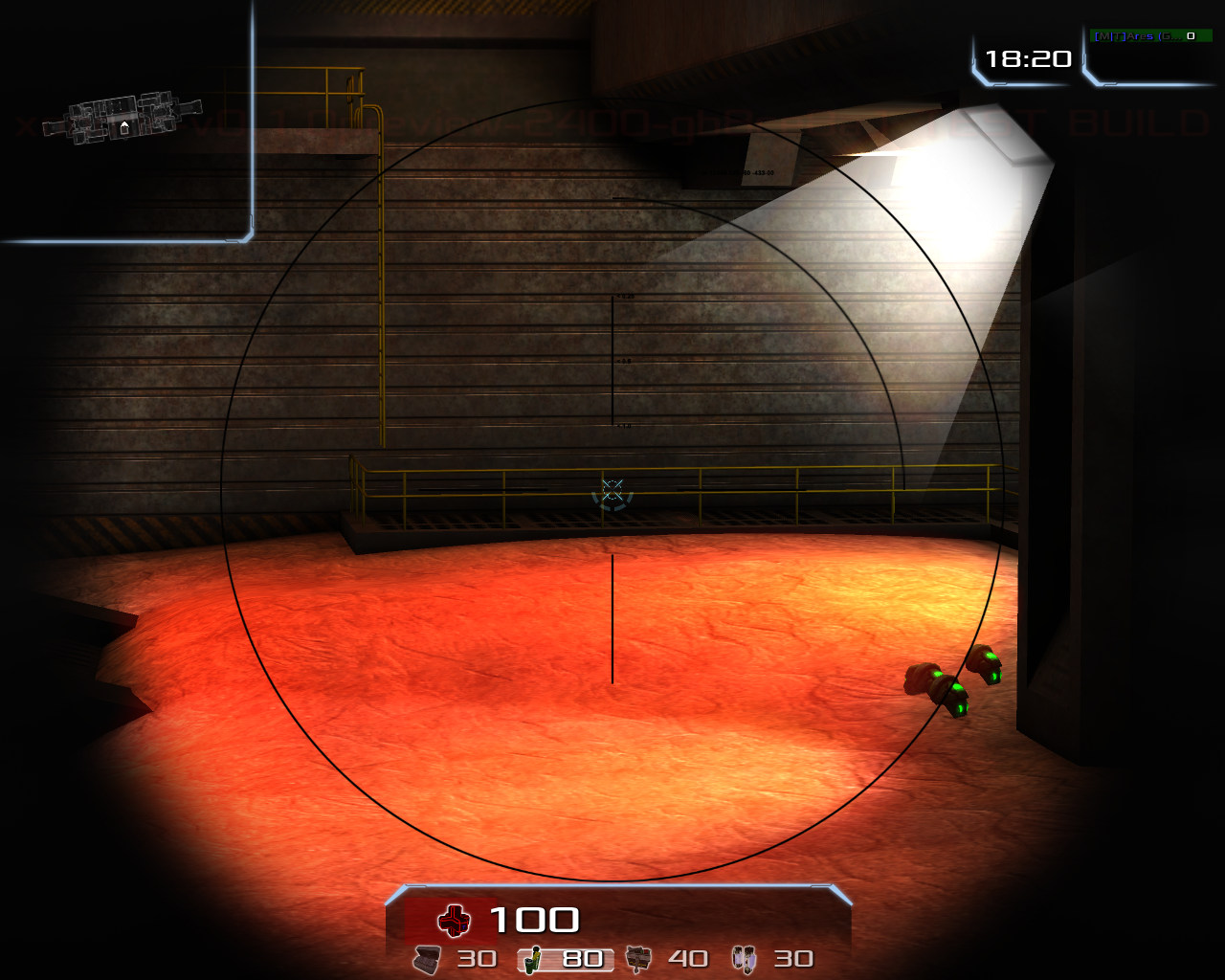Choose the highlighted green bullets ammo icon
1225x980 pixels.
533,958
